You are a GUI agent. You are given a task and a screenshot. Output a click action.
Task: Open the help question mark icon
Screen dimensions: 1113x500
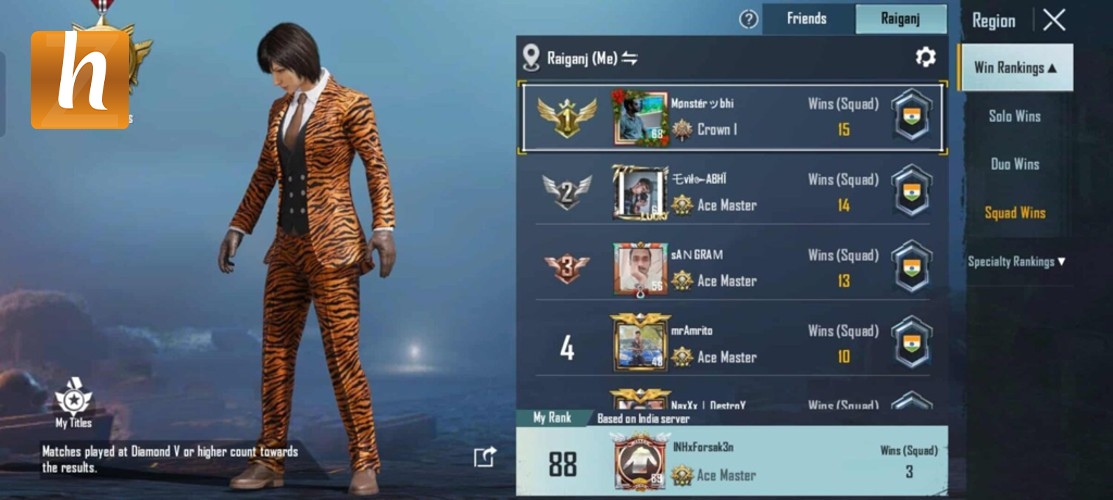pos(748,19)
